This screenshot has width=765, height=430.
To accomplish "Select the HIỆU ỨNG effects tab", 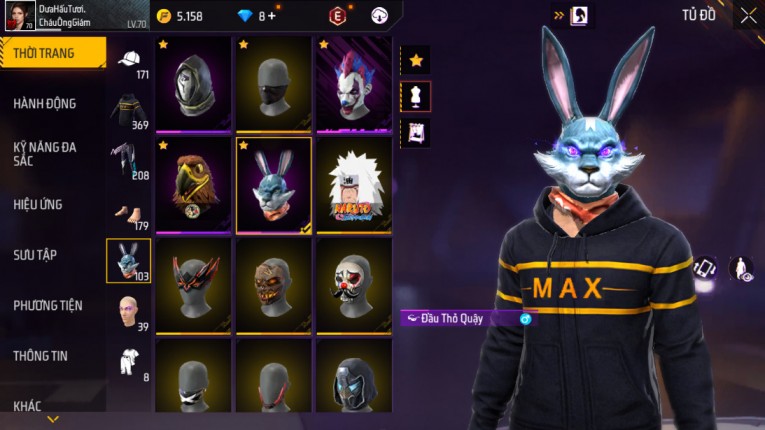I will coord(38,204).
